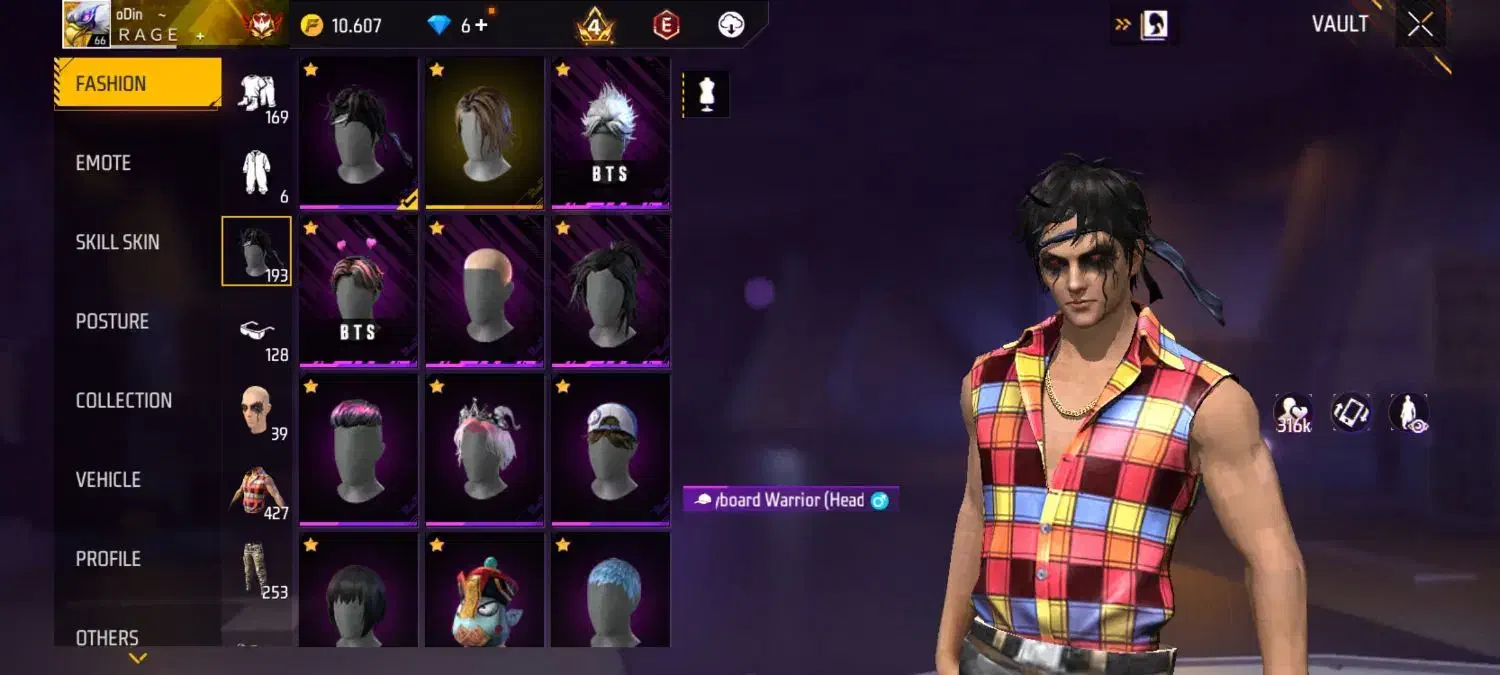The width and height of the screenshot is (1500, 675).
Task: Select the bald head item
Action: tap(484, 290)
